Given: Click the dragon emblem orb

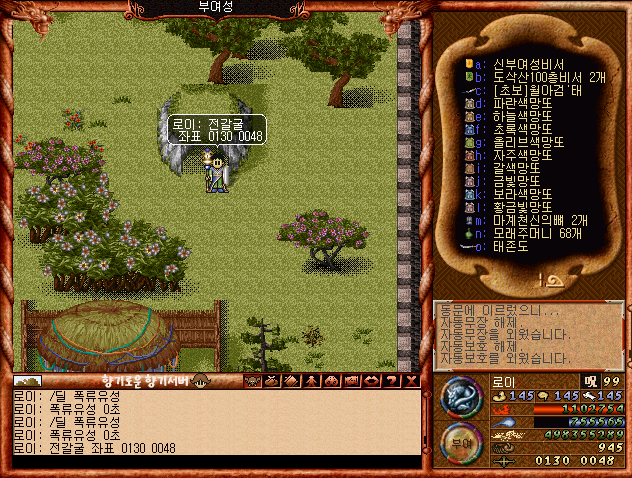Looking at the screenshot, I should [461, 397].
